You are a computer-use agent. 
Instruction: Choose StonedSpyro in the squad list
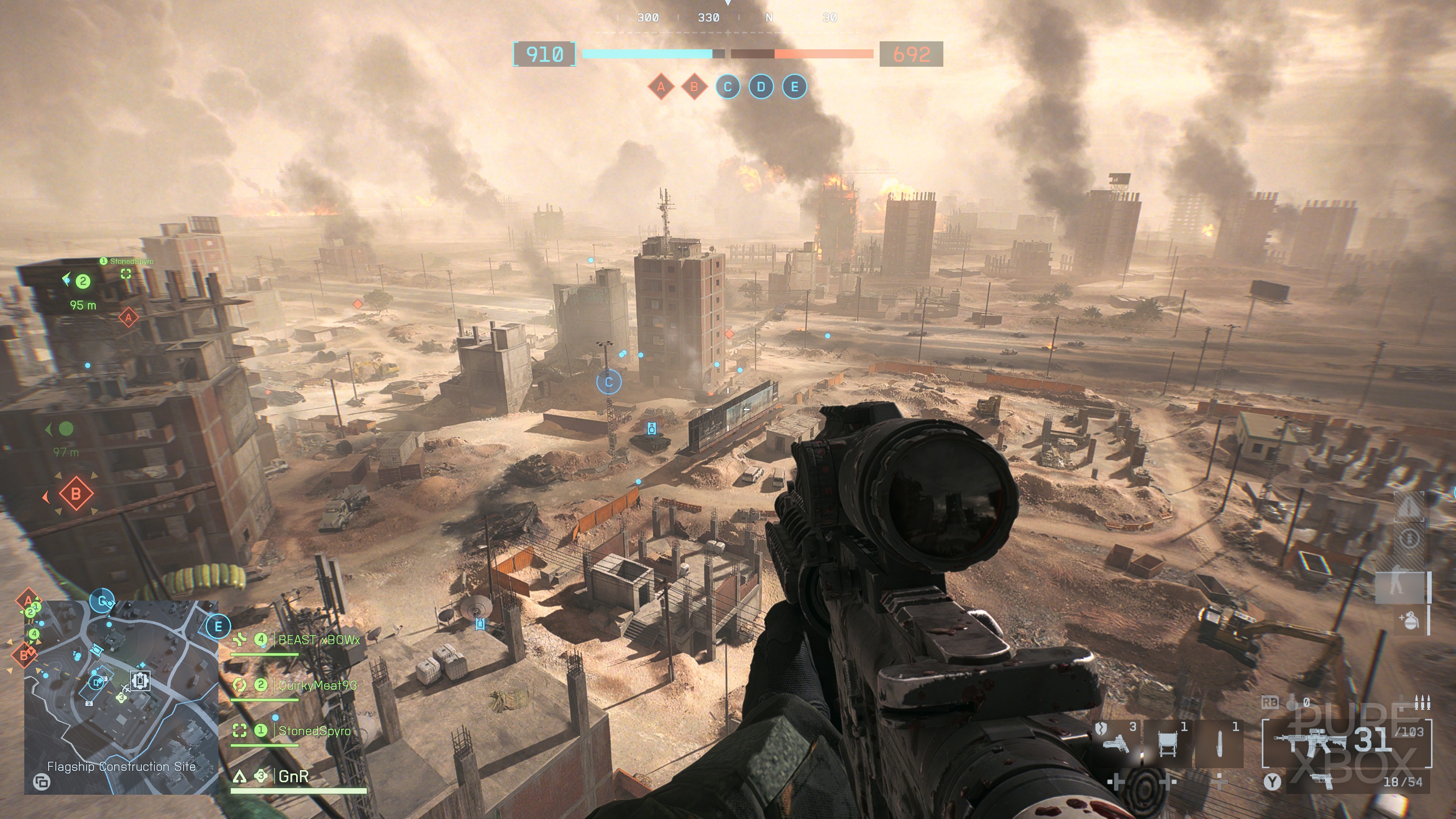pyautogui.click(x=314, y=731)
